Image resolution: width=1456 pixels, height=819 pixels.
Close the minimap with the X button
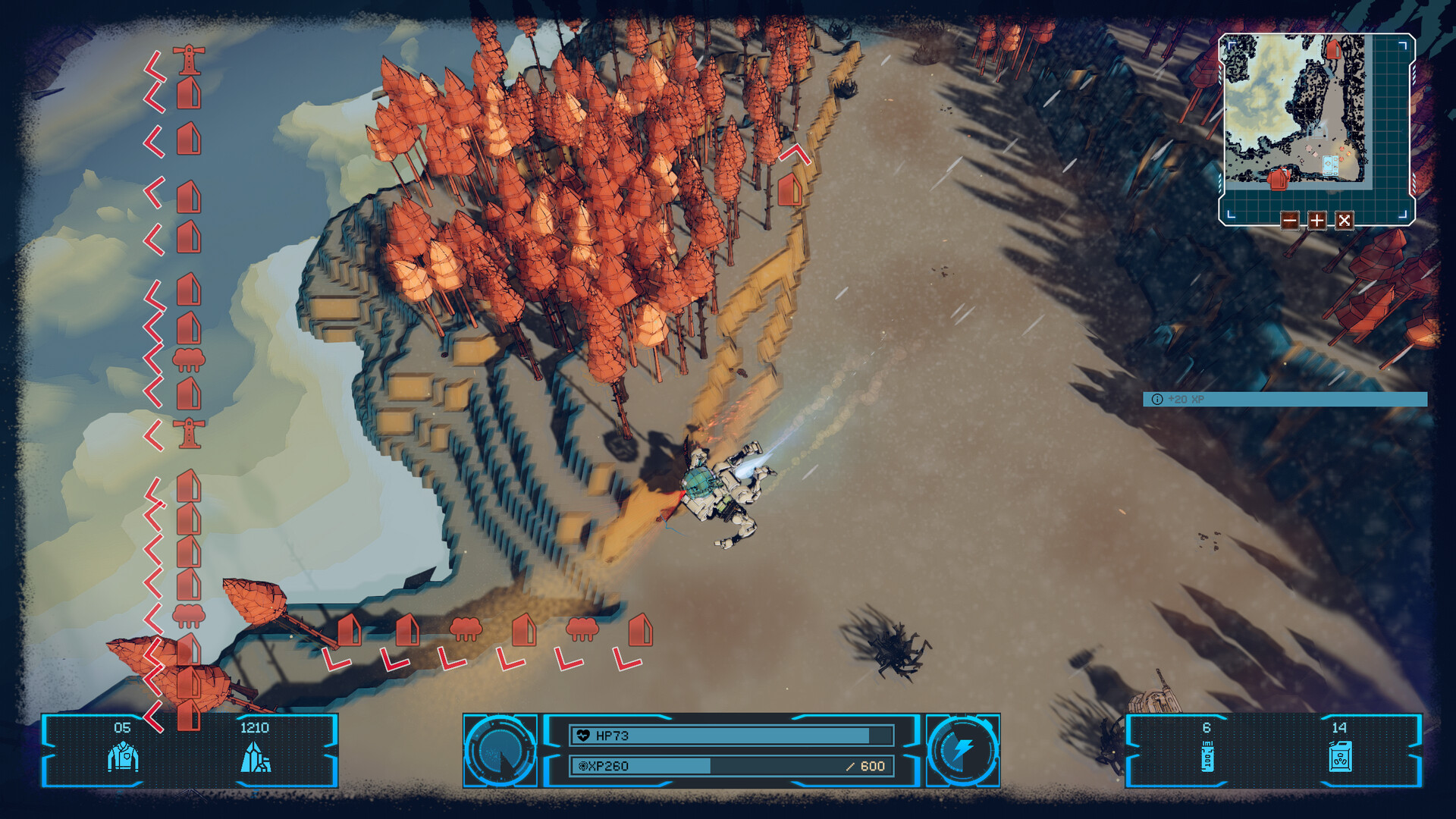(x=1345, y=221)
